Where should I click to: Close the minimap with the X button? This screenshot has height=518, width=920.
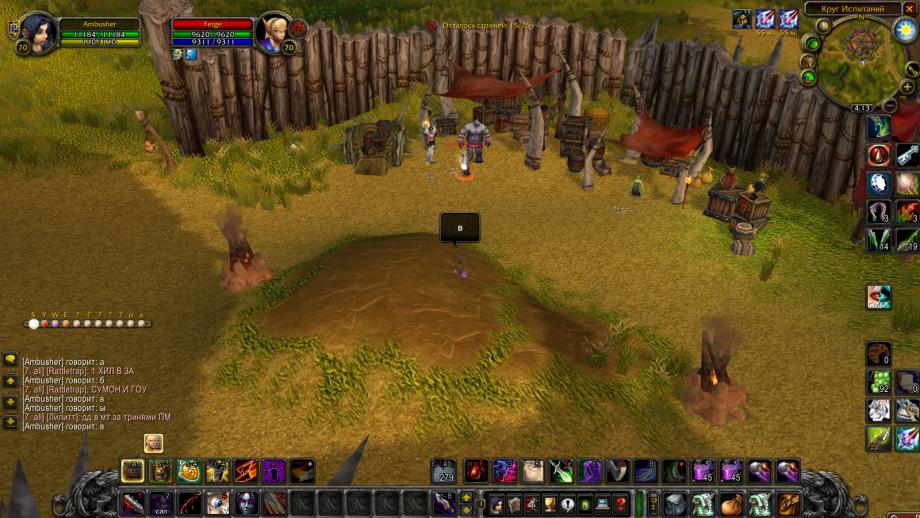point(910,9)
